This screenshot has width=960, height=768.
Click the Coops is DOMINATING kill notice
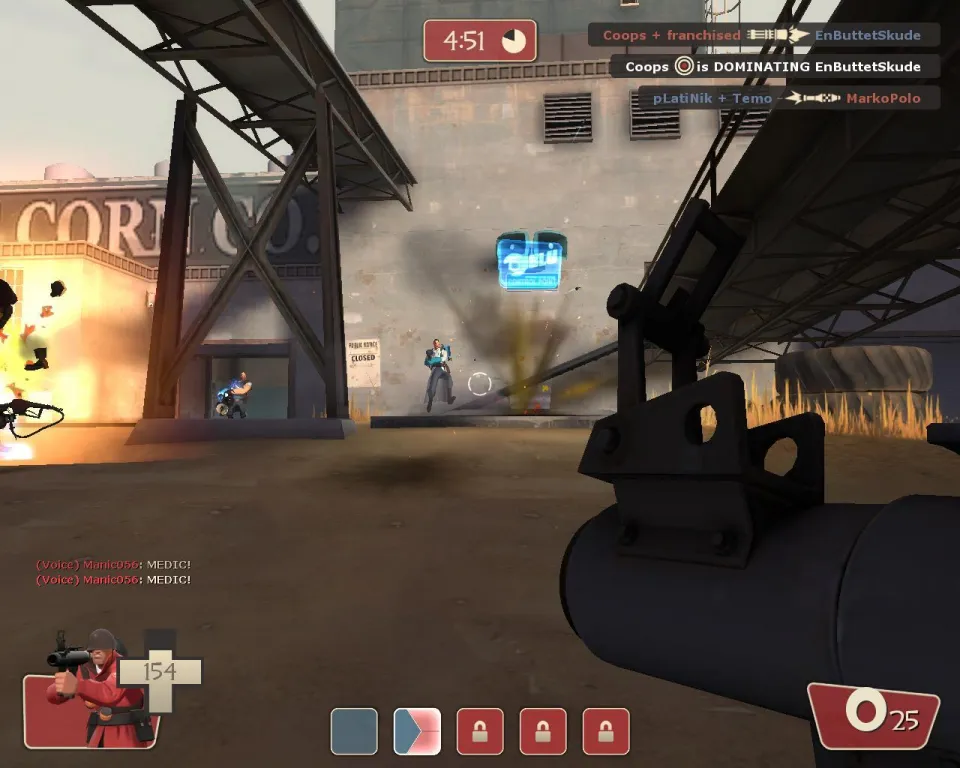click(776, 67)
